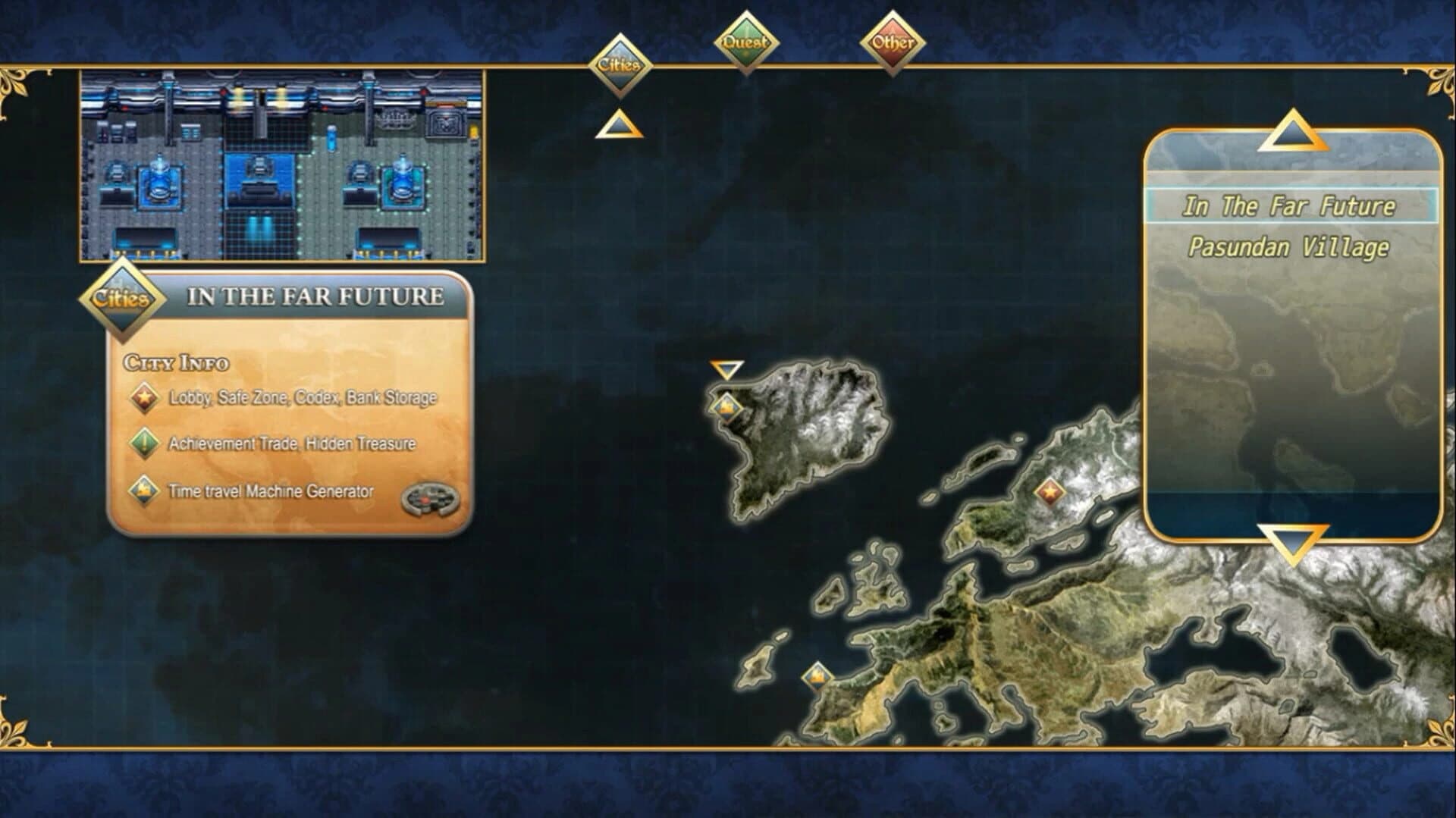Screen dimensions: 1456x818
Task: Open the Quest diamond icon
Action: click(x=745, y=43)
